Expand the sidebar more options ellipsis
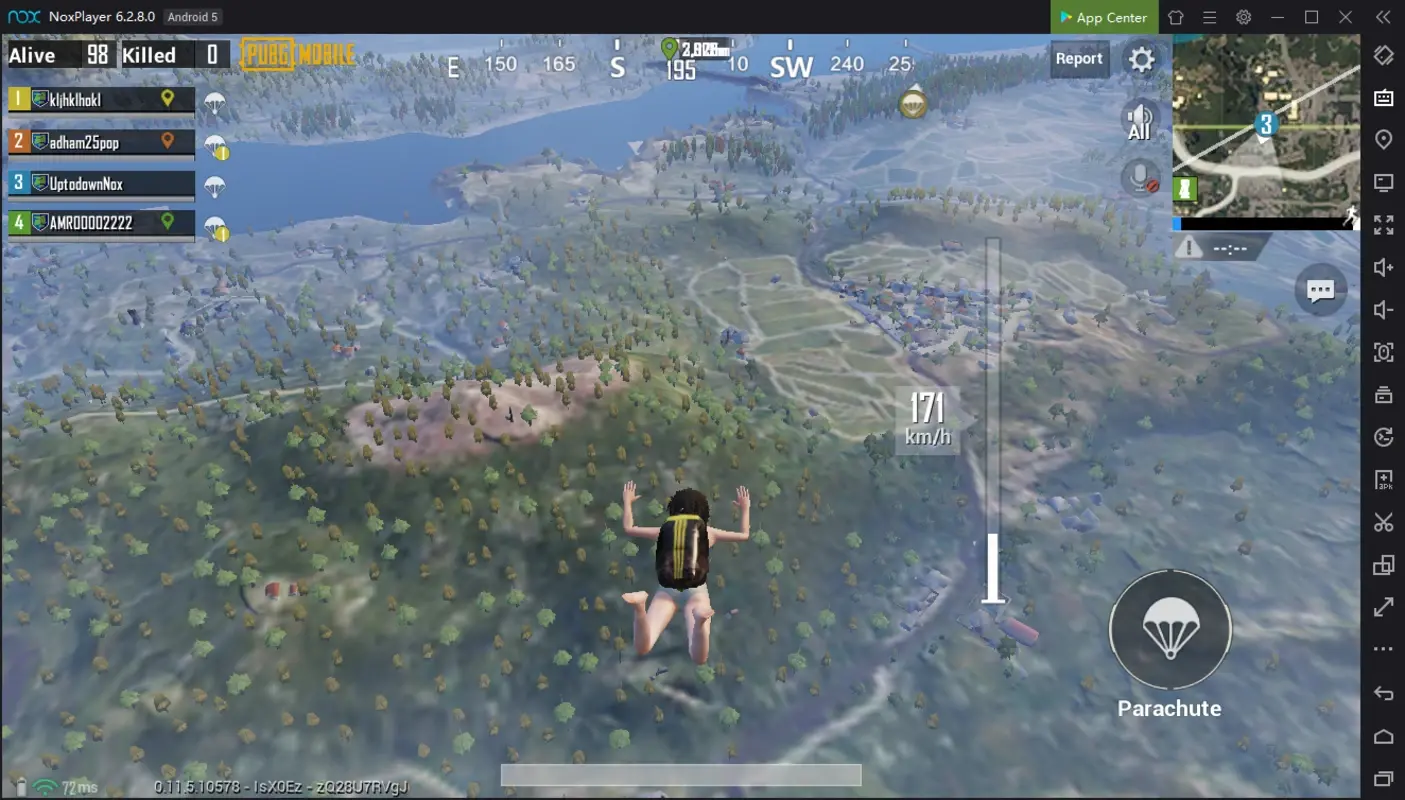1405x800 pixels. point(1383,650)
